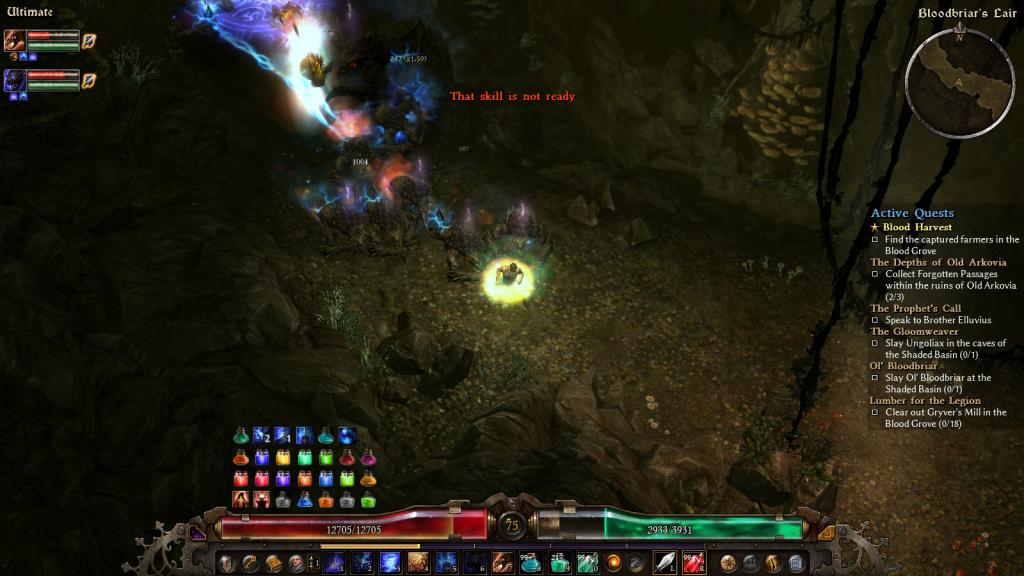Use the red potion right-mouse slot
The height and width of the screenshot is (576, 1024).
coord(693,562)
